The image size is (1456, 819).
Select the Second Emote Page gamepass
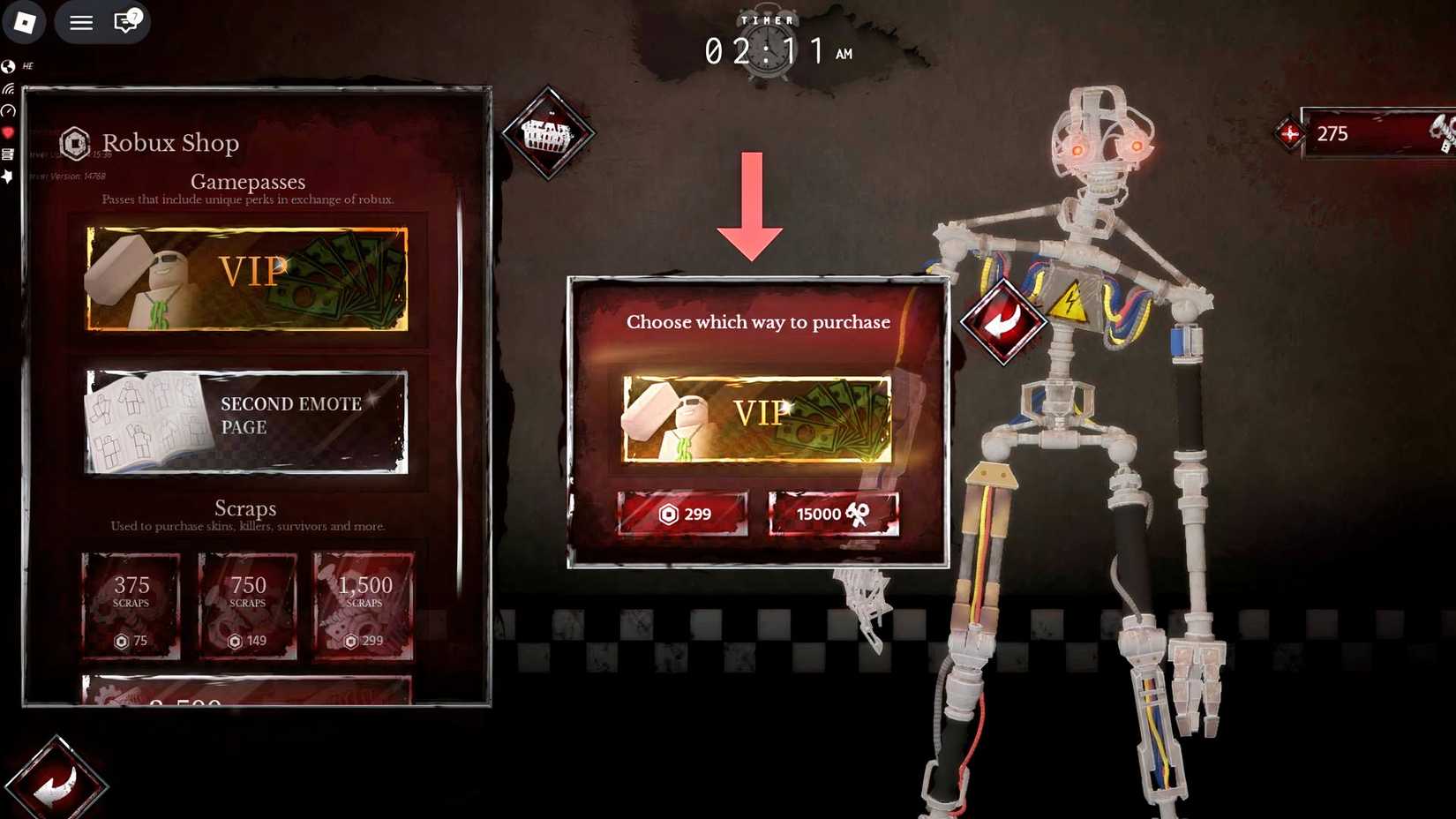246,421
